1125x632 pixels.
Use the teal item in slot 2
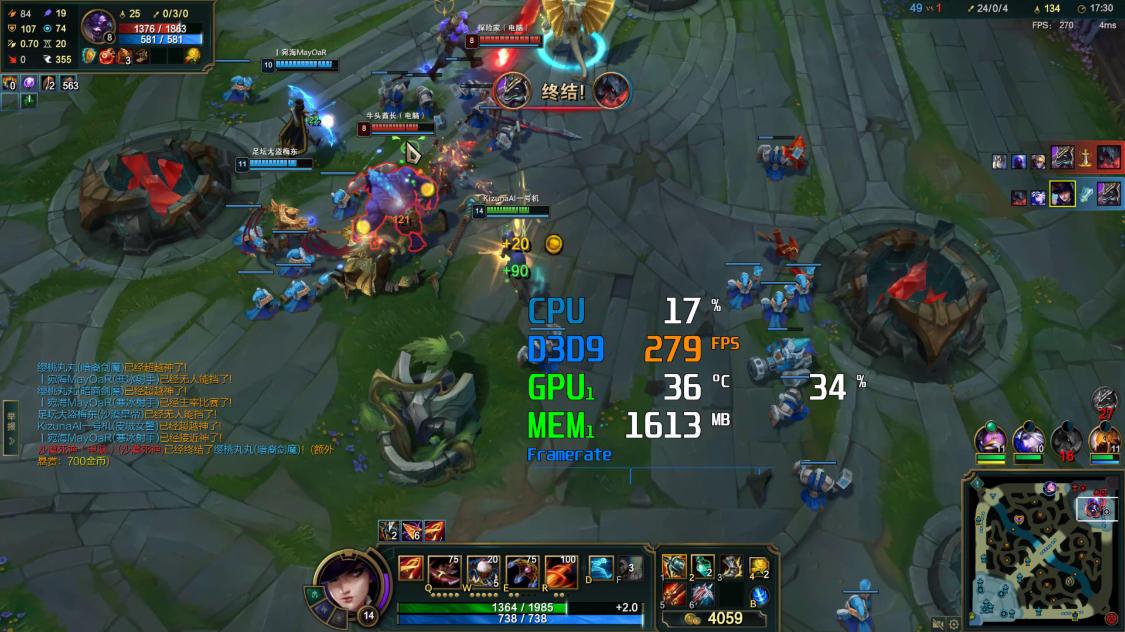[x=702, y=568]
